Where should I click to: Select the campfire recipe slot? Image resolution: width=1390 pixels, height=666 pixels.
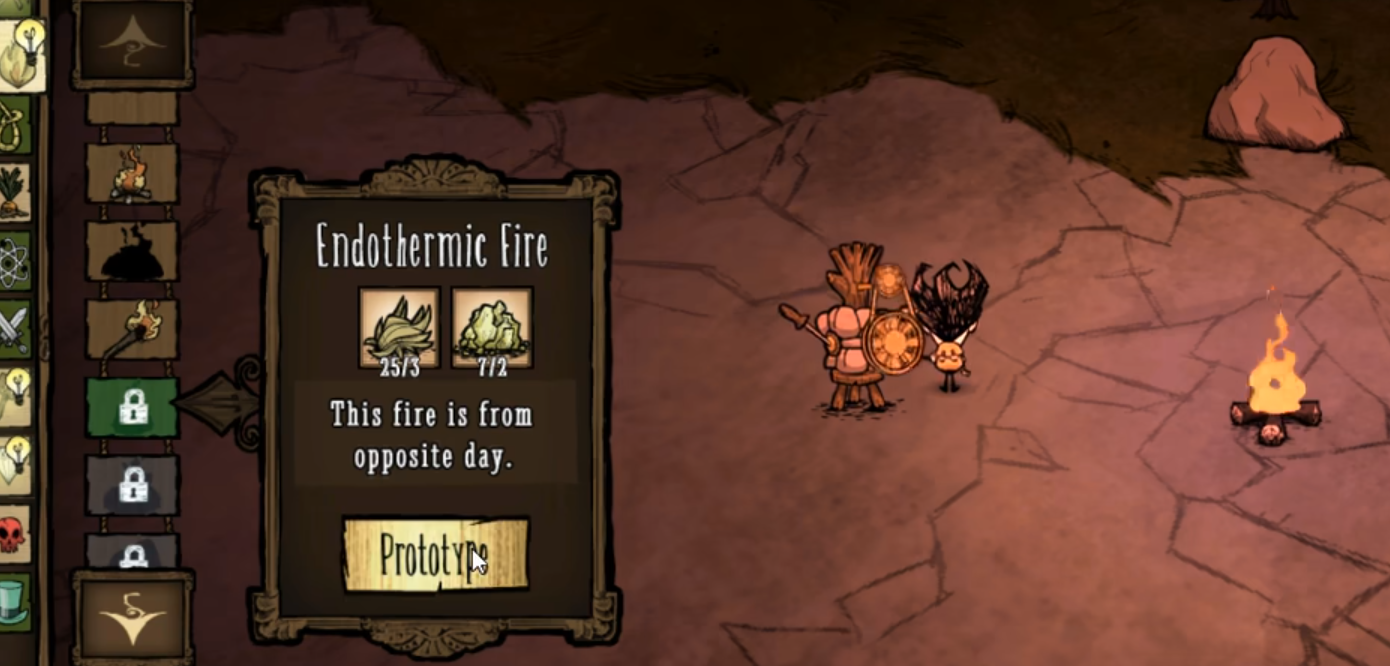[x=132, y=173]
